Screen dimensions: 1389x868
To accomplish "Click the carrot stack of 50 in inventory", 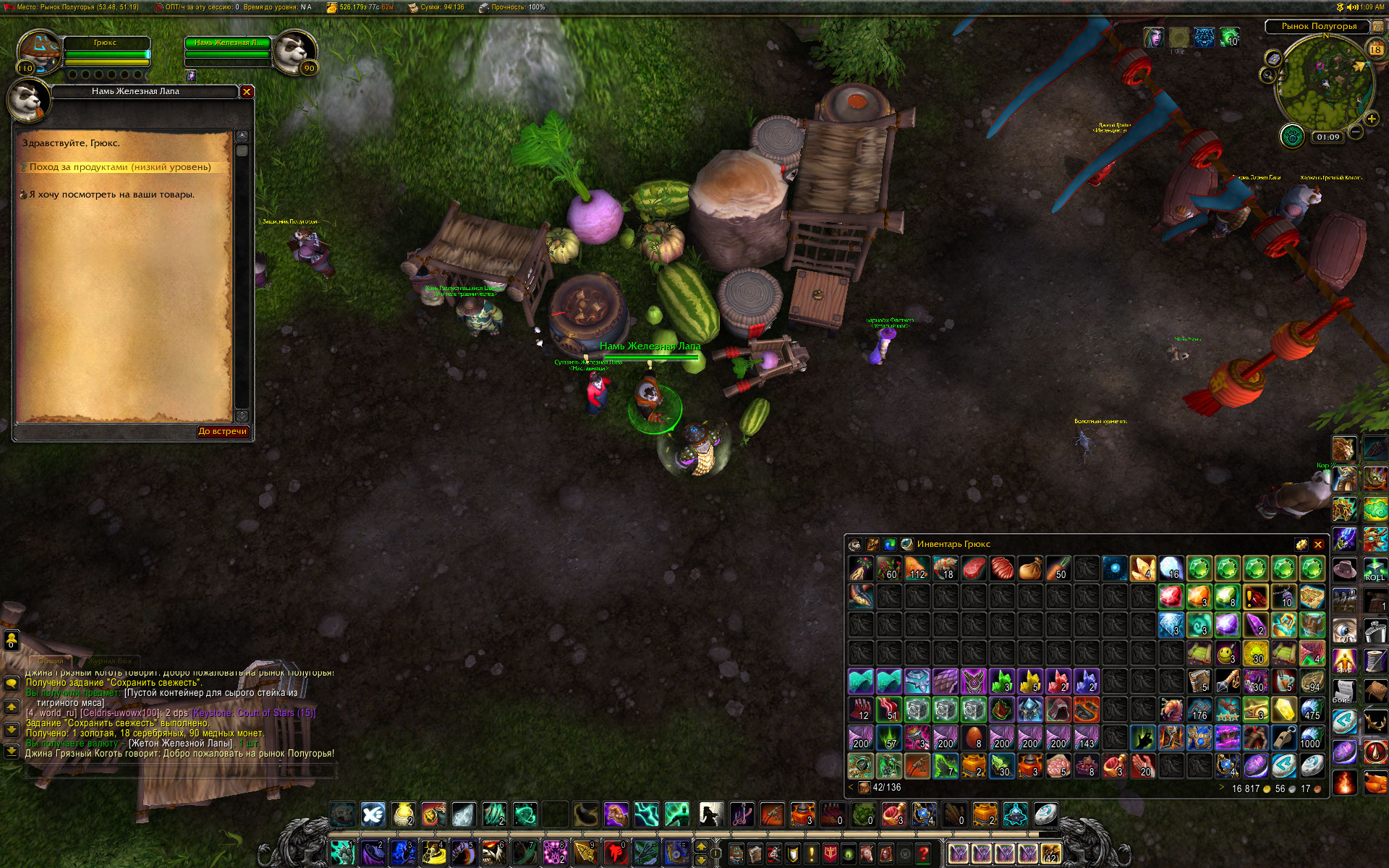I will pyautogui.click(x=1058, y=569).
